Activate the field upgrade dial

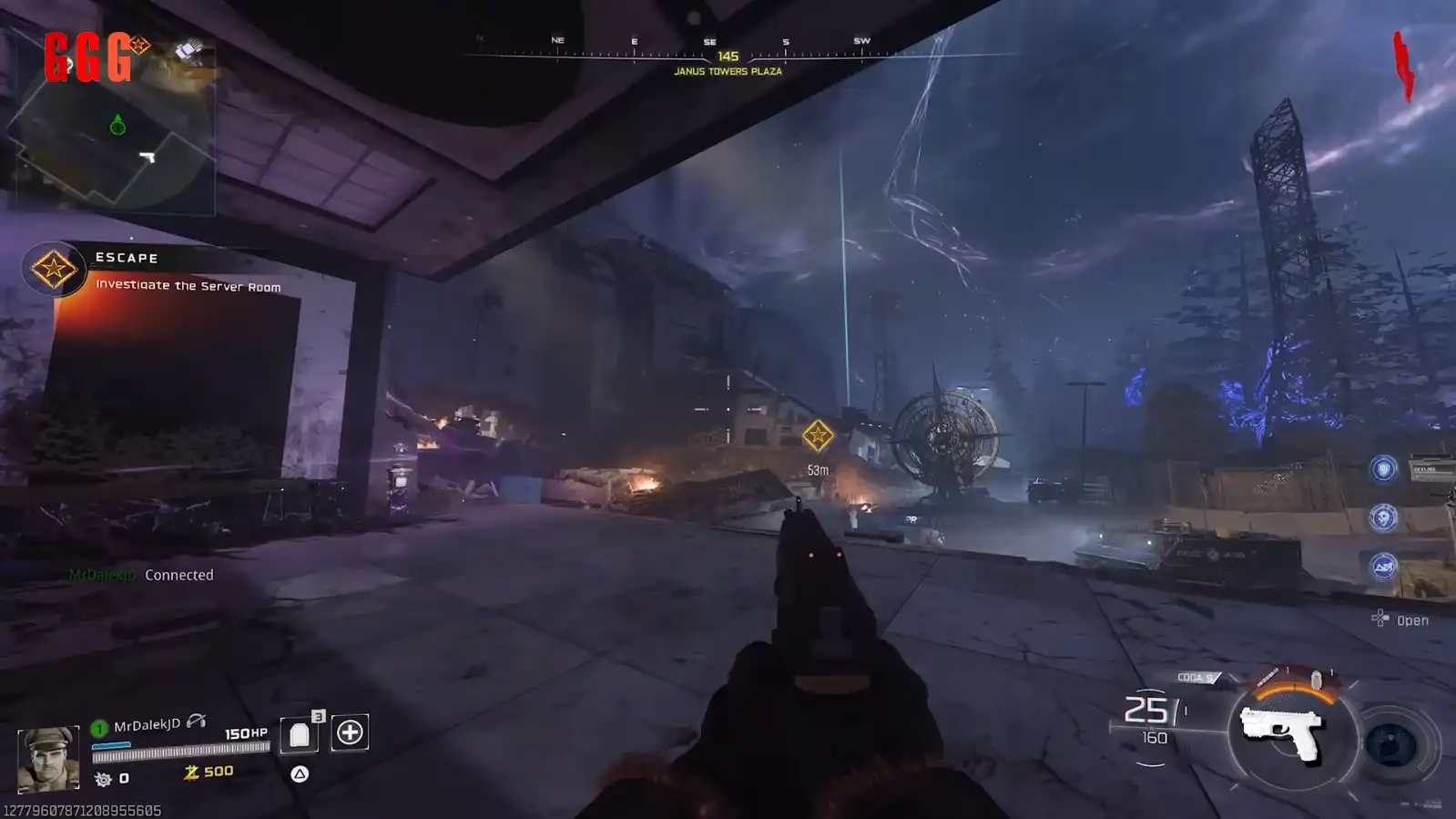pyautogui.click(x=1391, y=746)
